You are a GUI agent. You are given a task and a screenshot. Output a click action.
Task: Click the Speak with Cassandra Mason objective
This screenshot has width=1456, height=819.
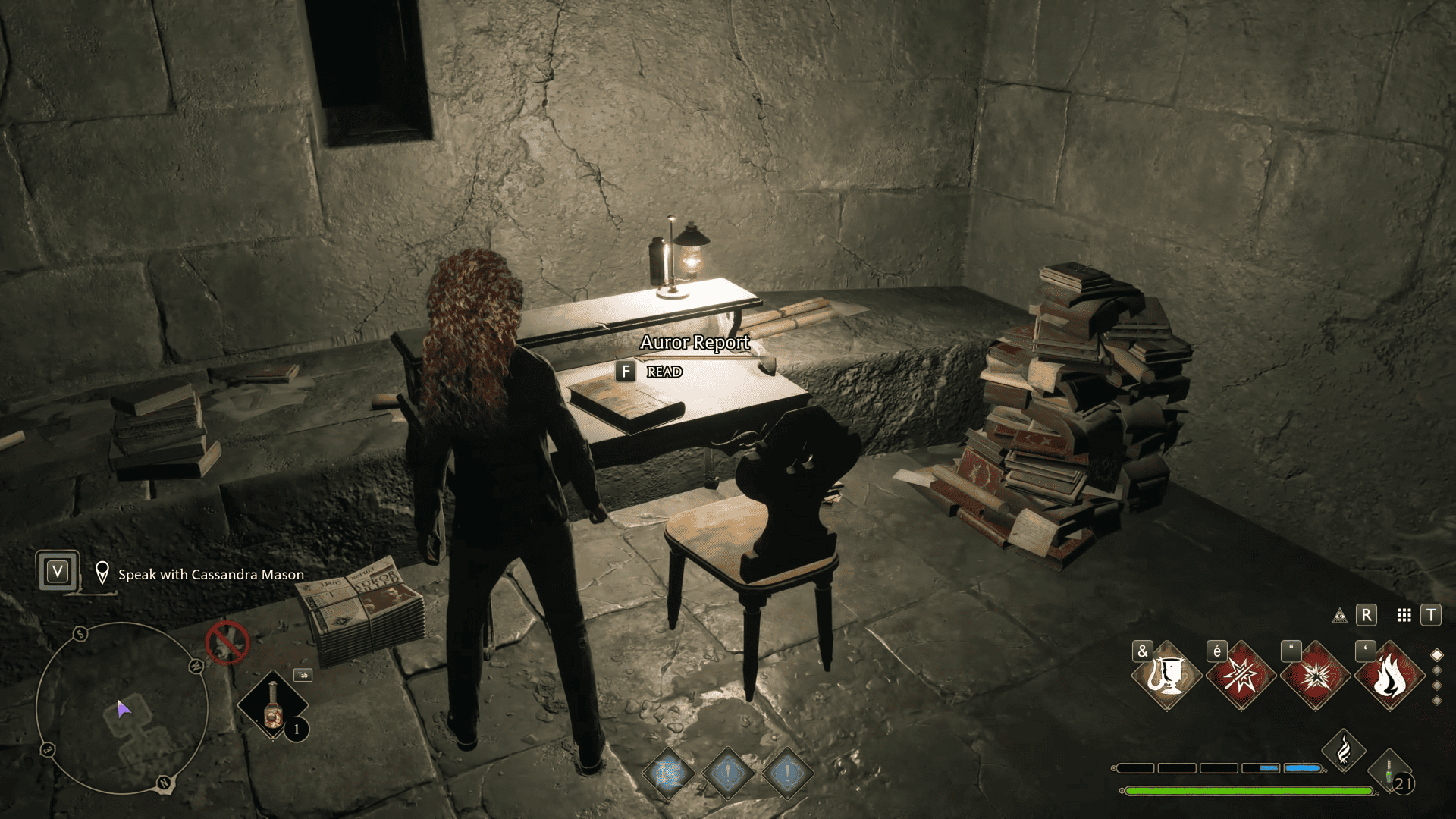pyautogui.click(x=209, y=575)
